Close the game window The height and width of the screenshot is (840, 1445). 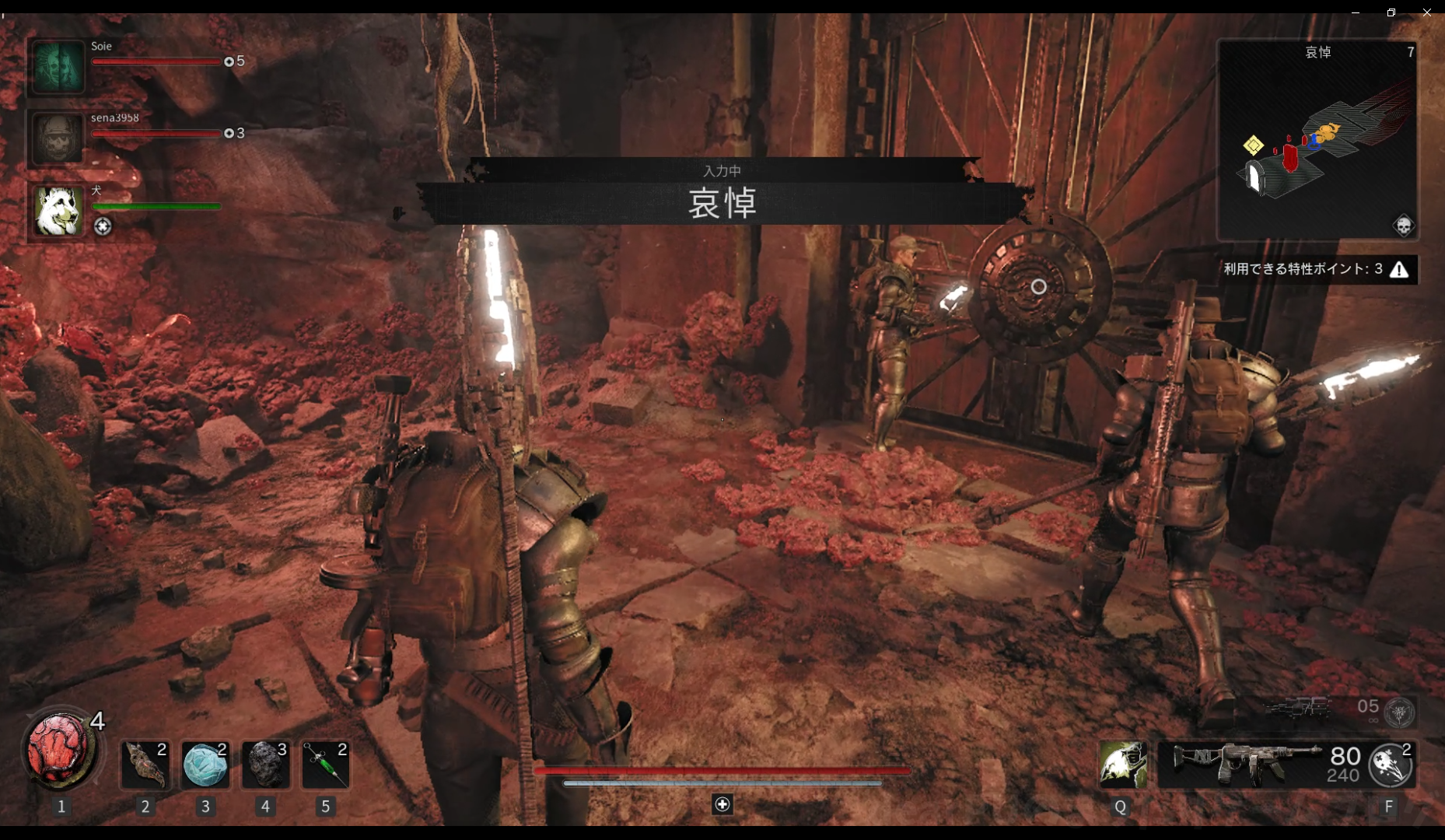click(x=1427, y=12)
